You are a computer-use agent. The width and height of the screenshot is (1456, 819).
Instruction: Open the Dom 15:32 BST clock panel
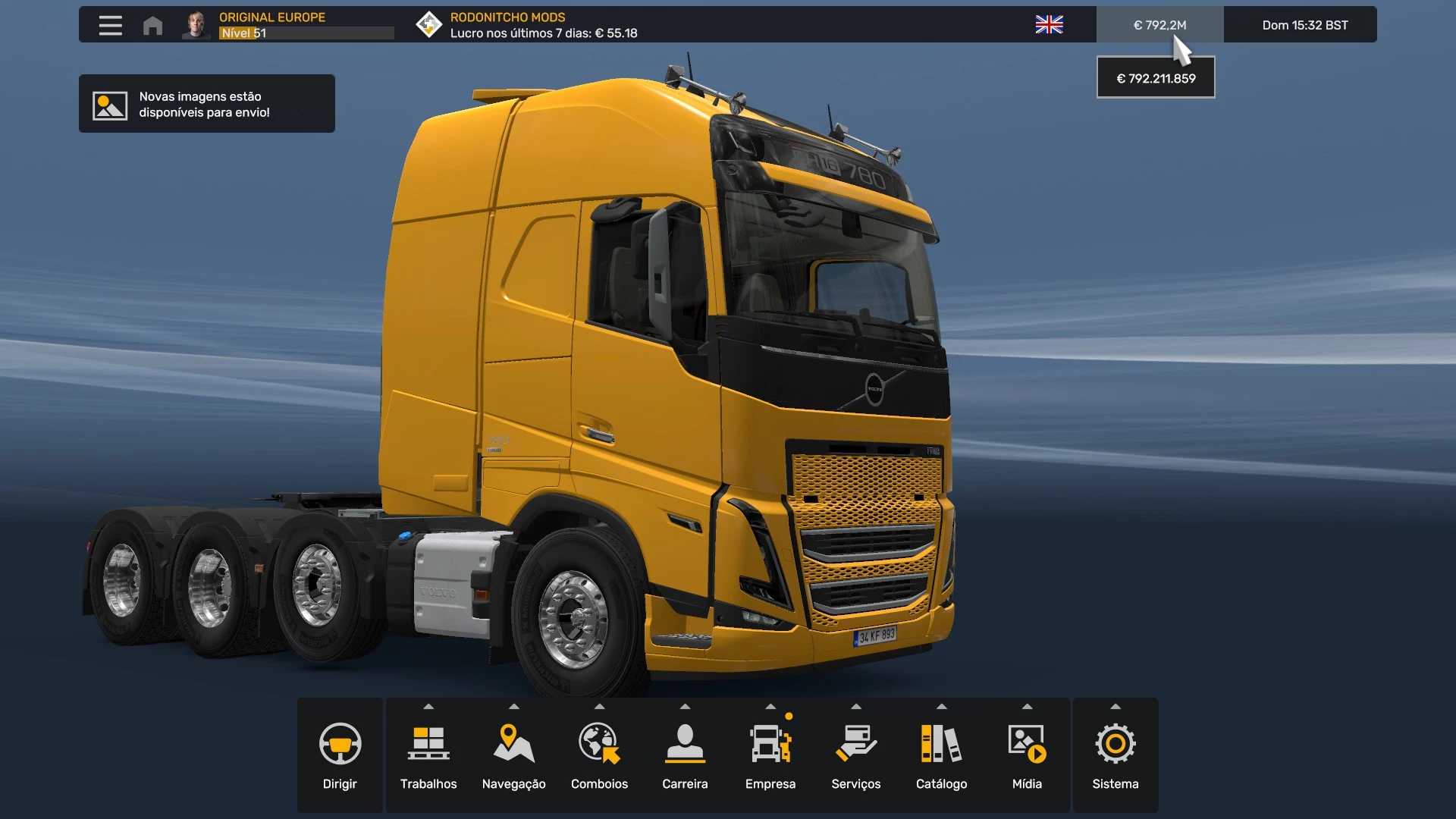tap(1304, 25)
